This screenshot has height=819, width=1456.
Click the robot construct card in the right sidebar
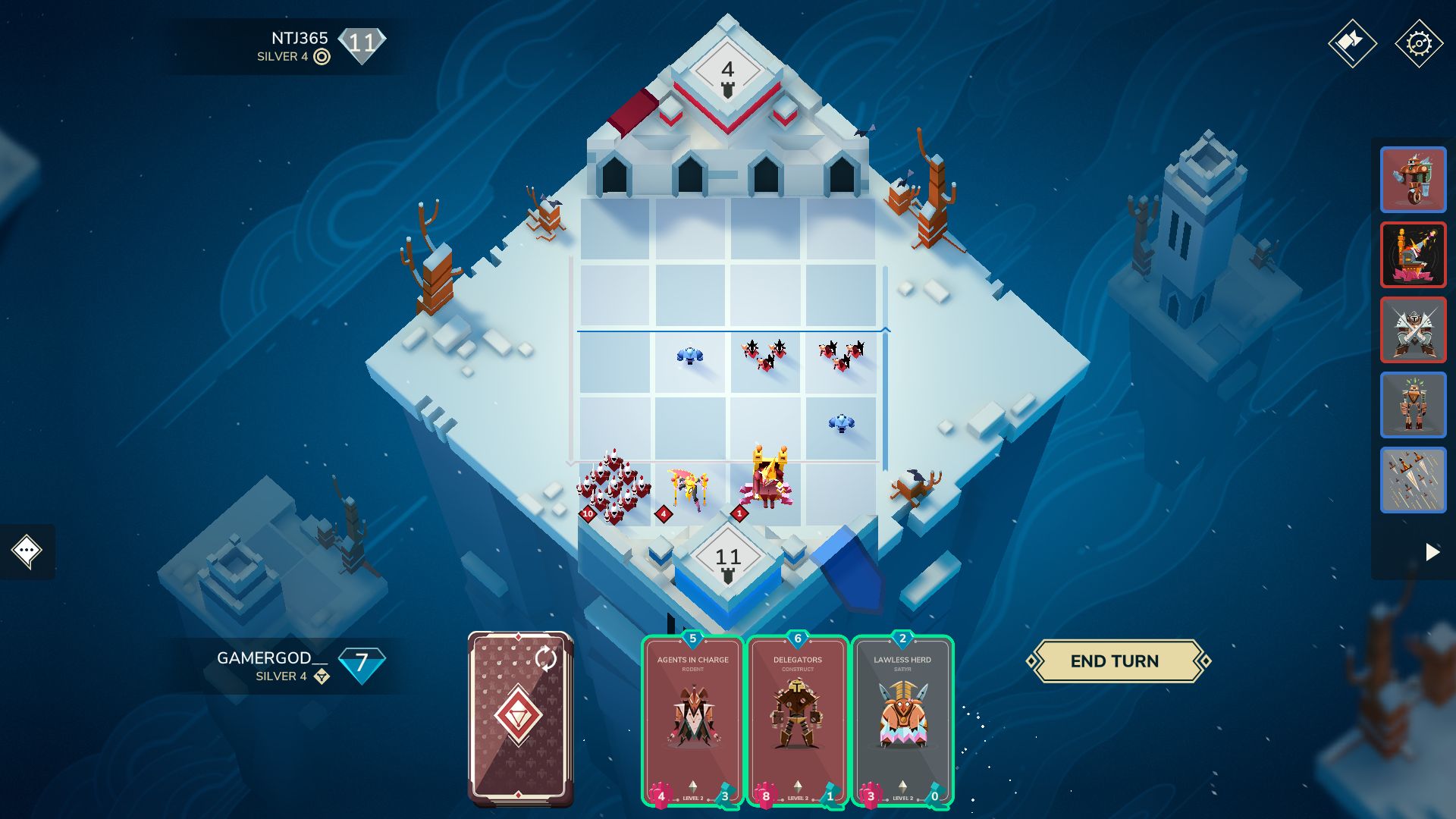(x=1413, y=404)
